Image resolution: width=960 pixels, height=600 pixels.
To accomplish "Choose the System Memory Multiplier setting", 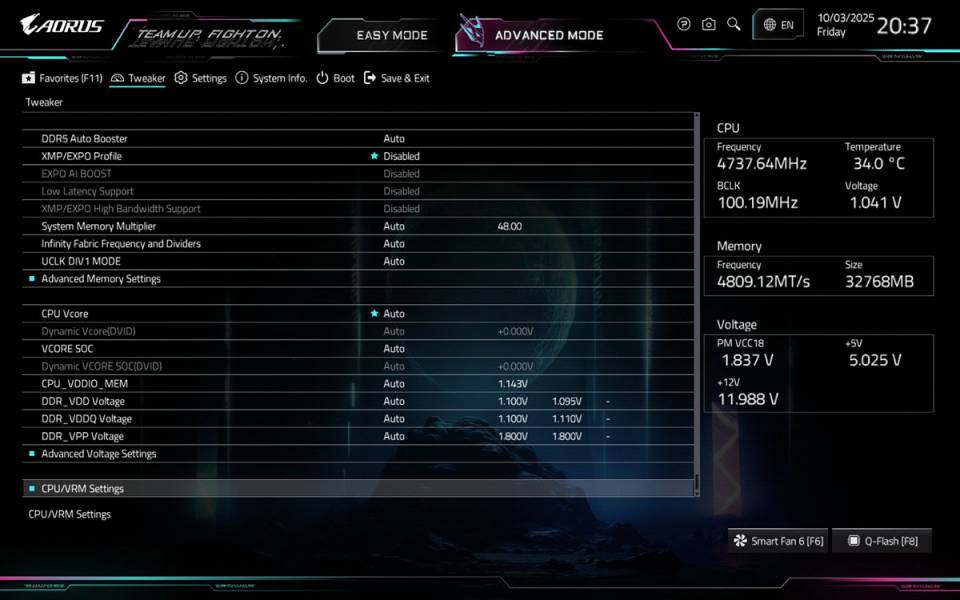I will point(99,226).
